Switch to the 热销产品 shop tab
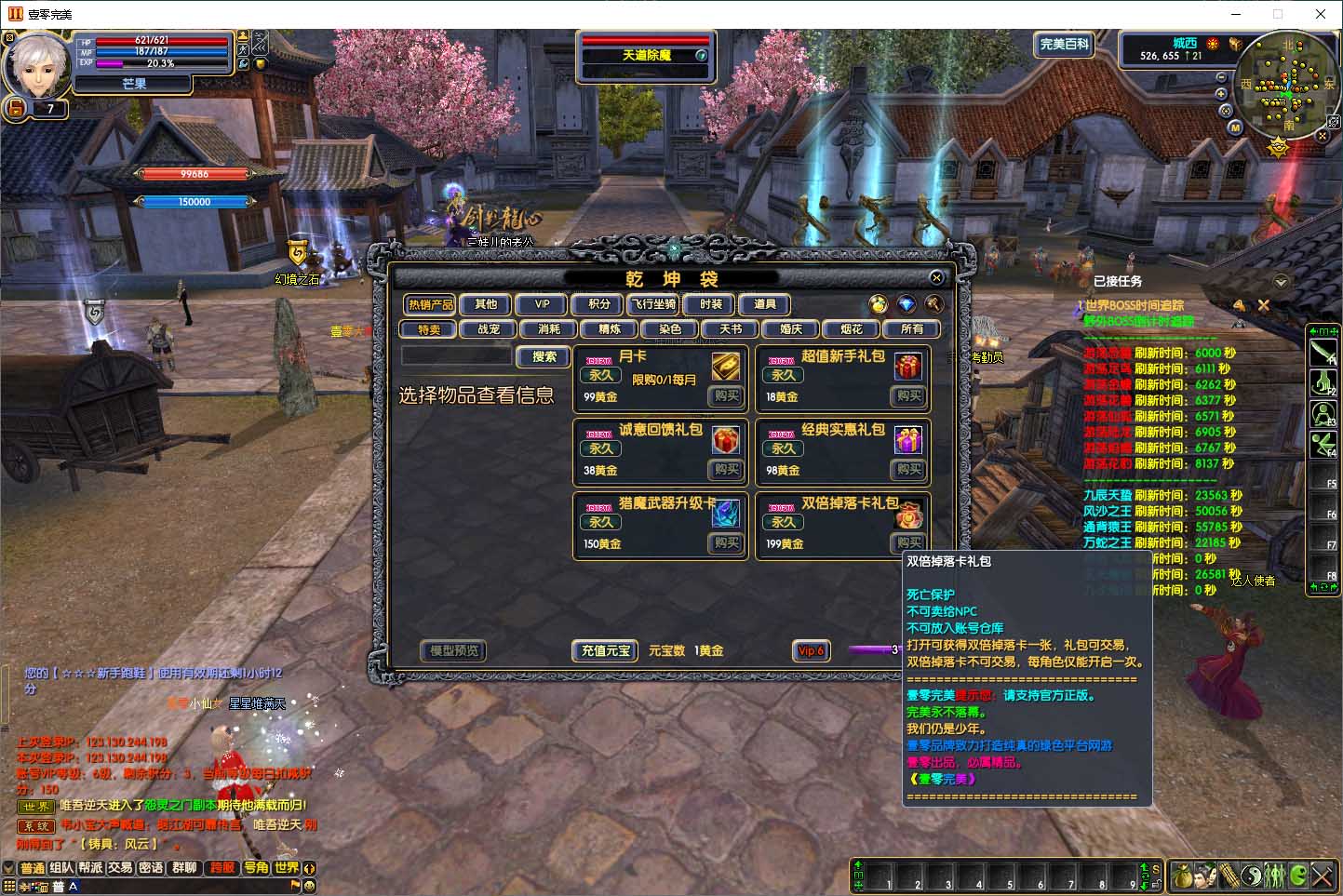Screen dimensions: 1343x896 point(430,304)
